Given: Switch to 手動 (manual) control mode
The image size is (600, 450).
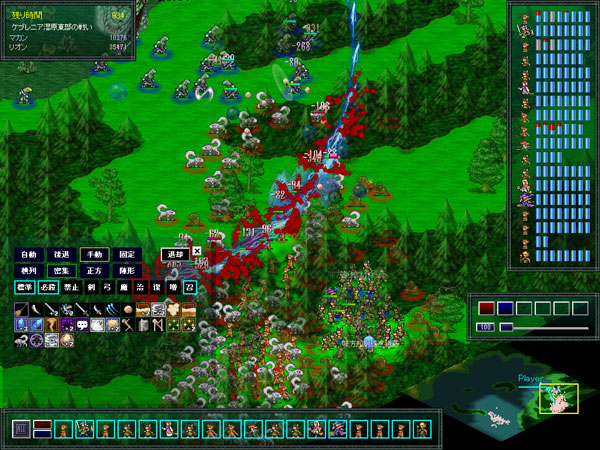Looking at the screenshot, I should click(95, 254).
